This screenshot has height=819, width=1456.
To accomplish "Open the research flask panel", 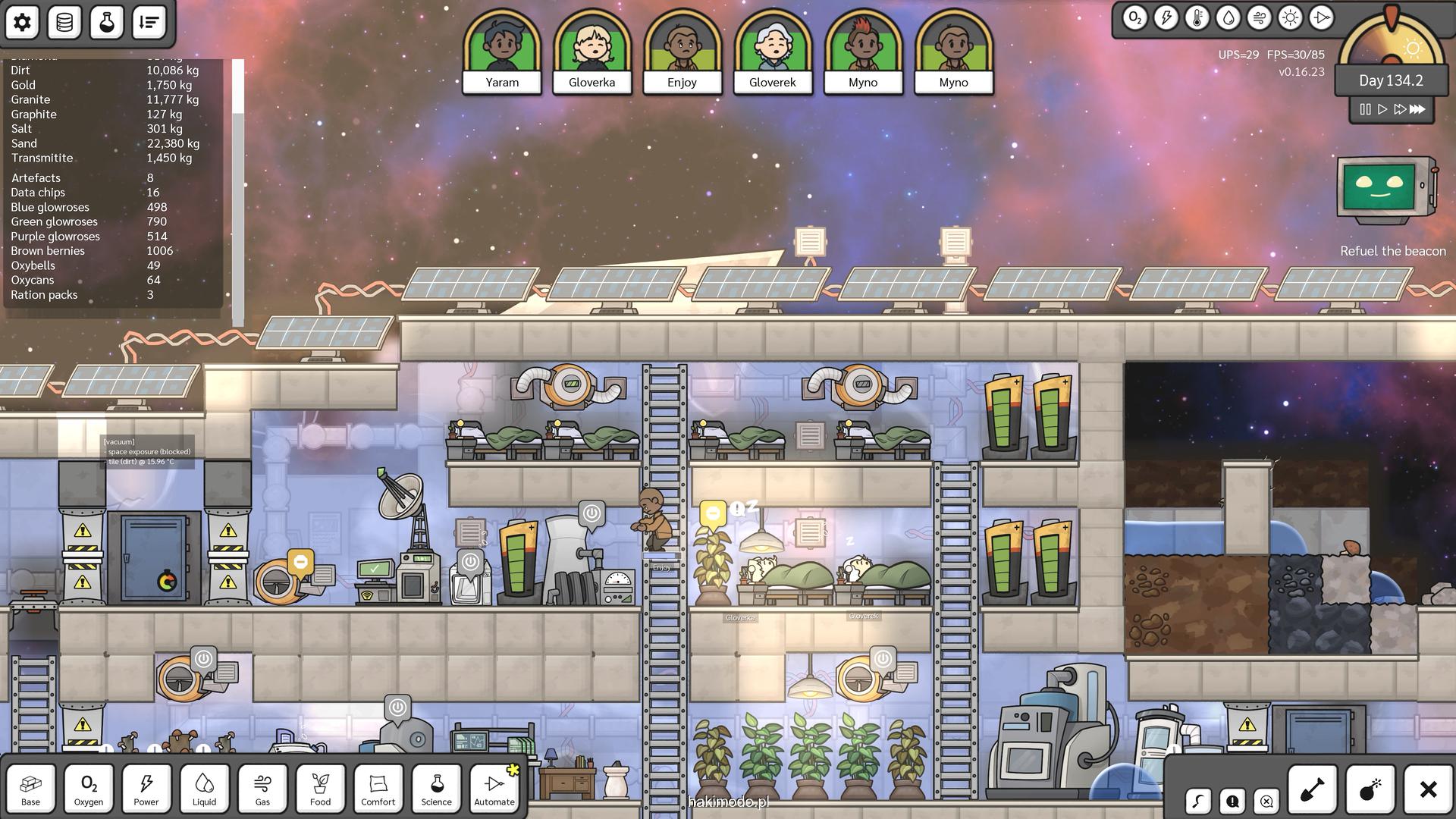I will [107, 23].
